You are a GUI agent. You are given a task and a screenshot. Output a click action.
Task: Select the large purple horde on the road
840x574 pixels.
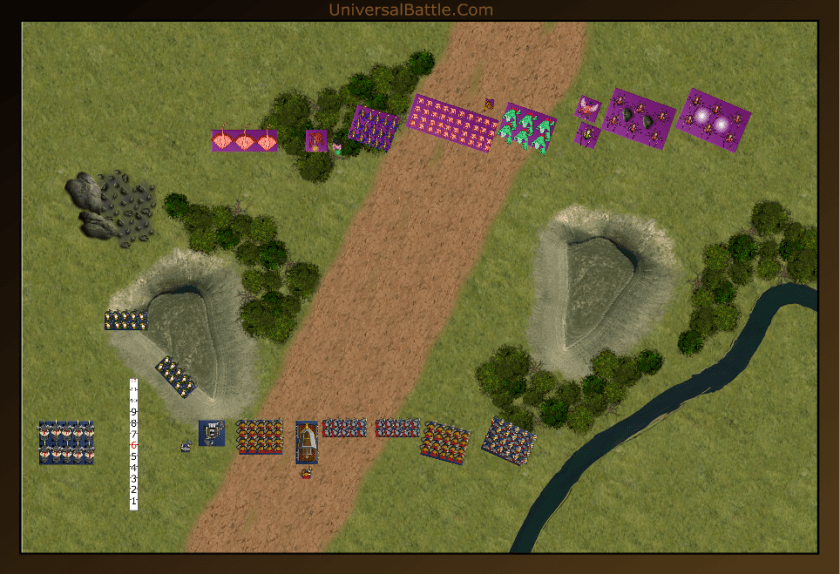pyautogui.click(x=452, y=123)
